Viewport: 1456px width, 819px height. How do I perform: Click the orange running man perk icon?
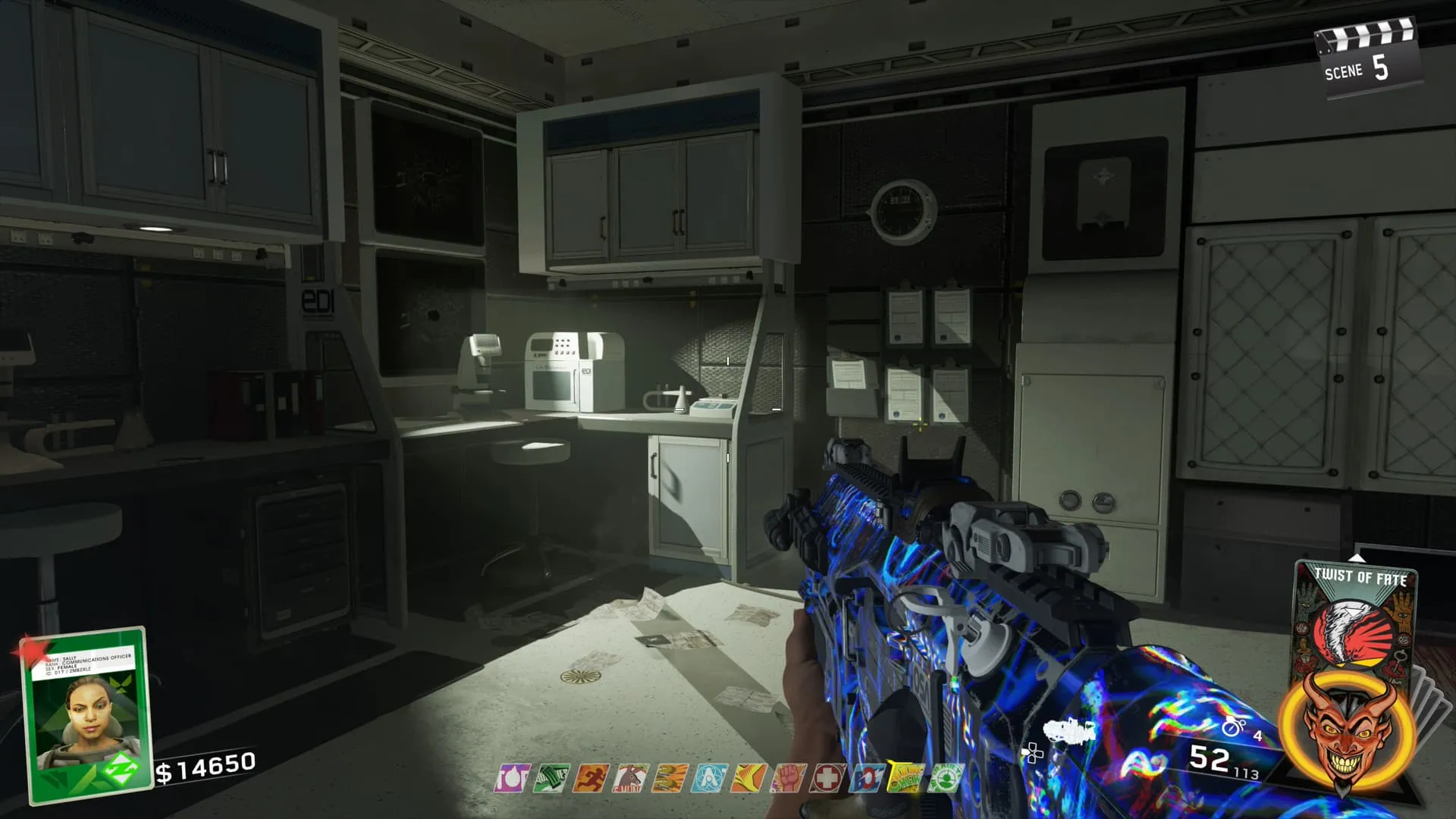point(590,778)
